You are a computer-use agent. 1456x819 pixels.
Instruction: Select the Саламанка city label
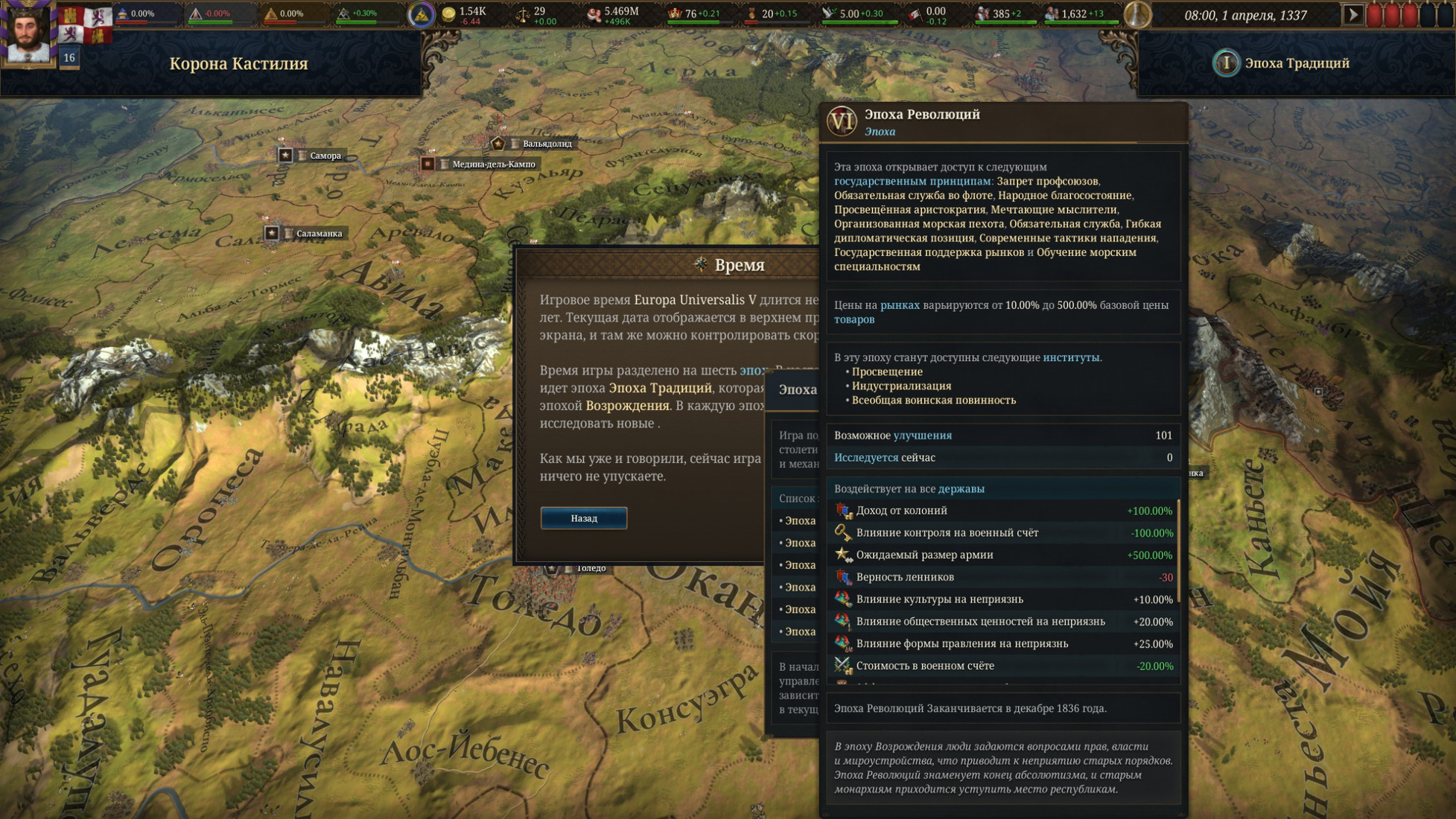319,234
